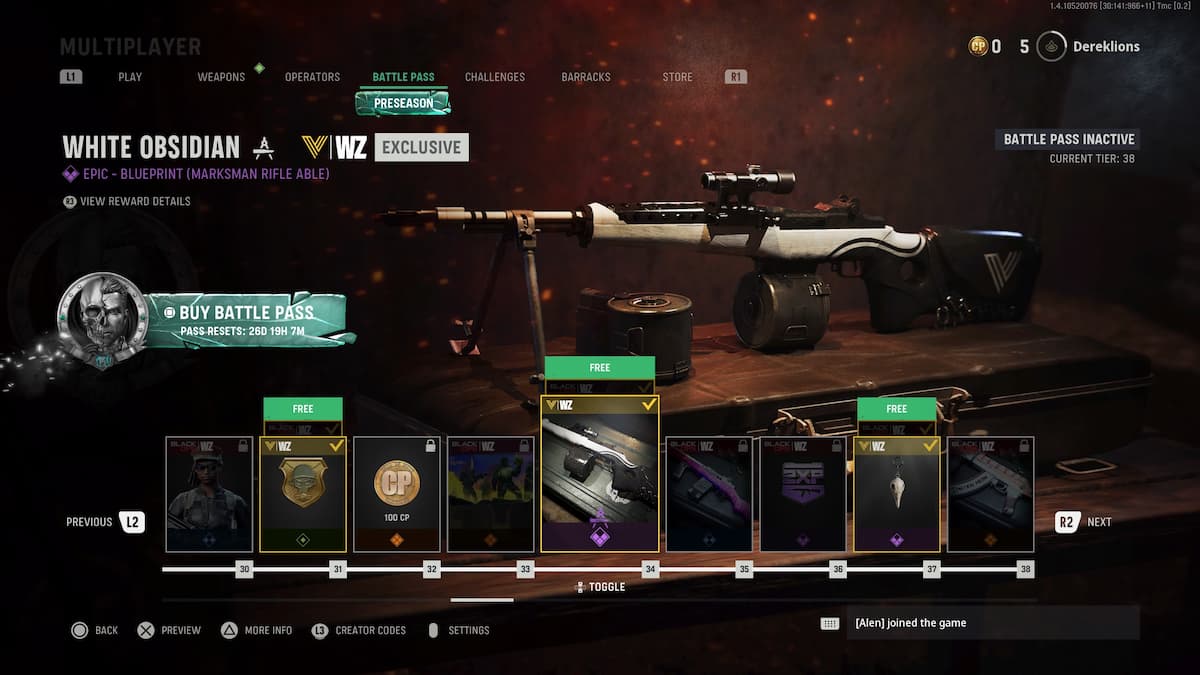Image resolution: width=1200 pixels, height=675 pixels.
Task: Choose the 100 CP reward tile
Action: (397, 494)
